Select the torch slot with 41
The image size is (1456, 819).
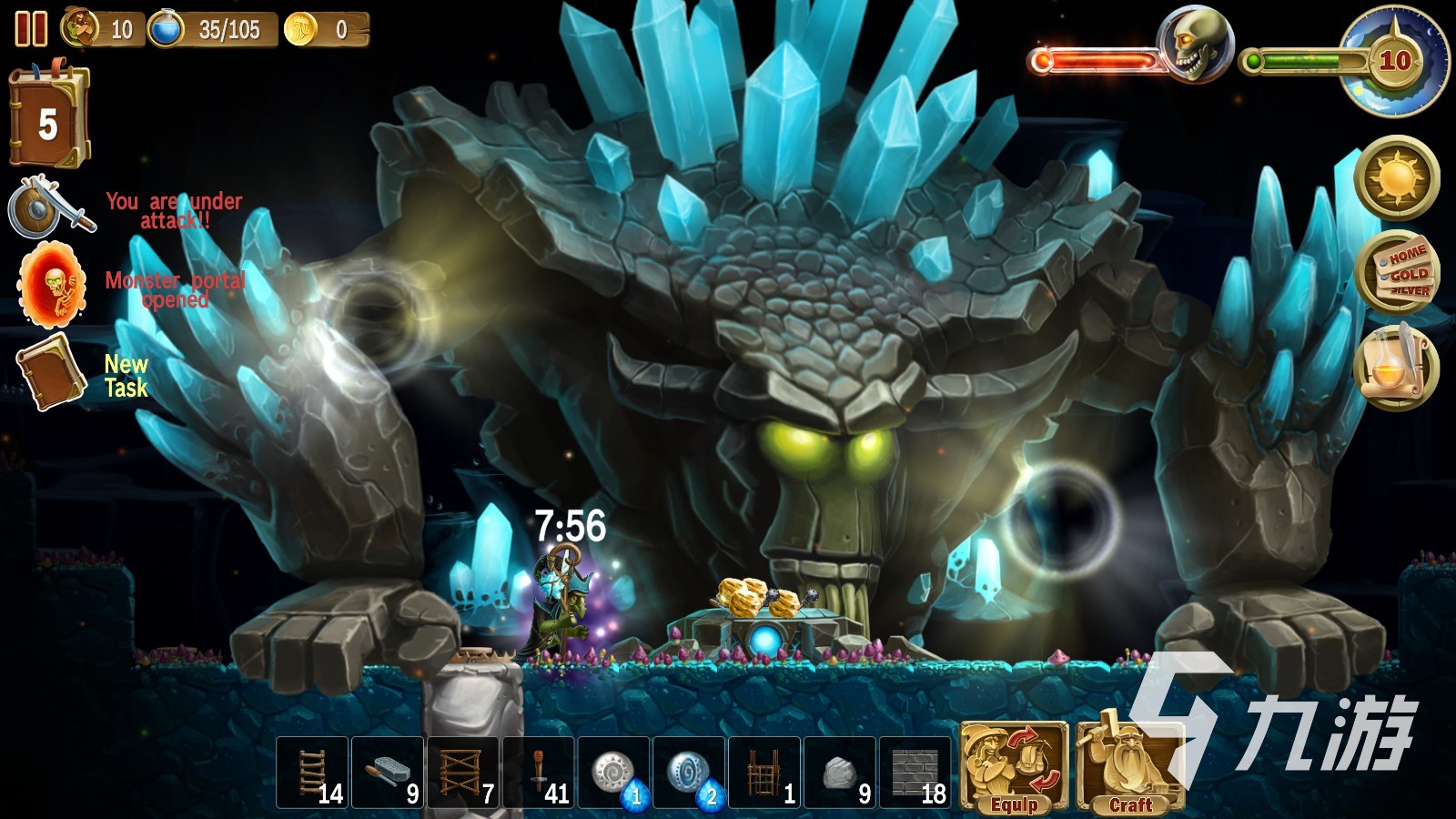539,773
